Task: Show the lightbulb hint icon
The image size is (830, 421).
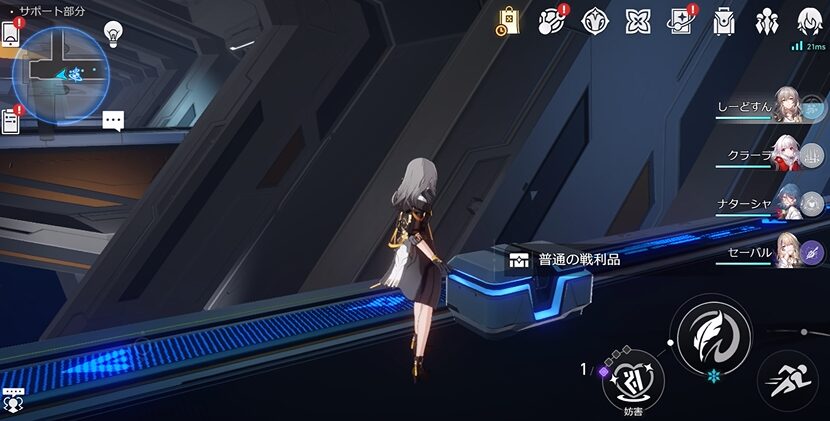Action: tap(113, 33)
